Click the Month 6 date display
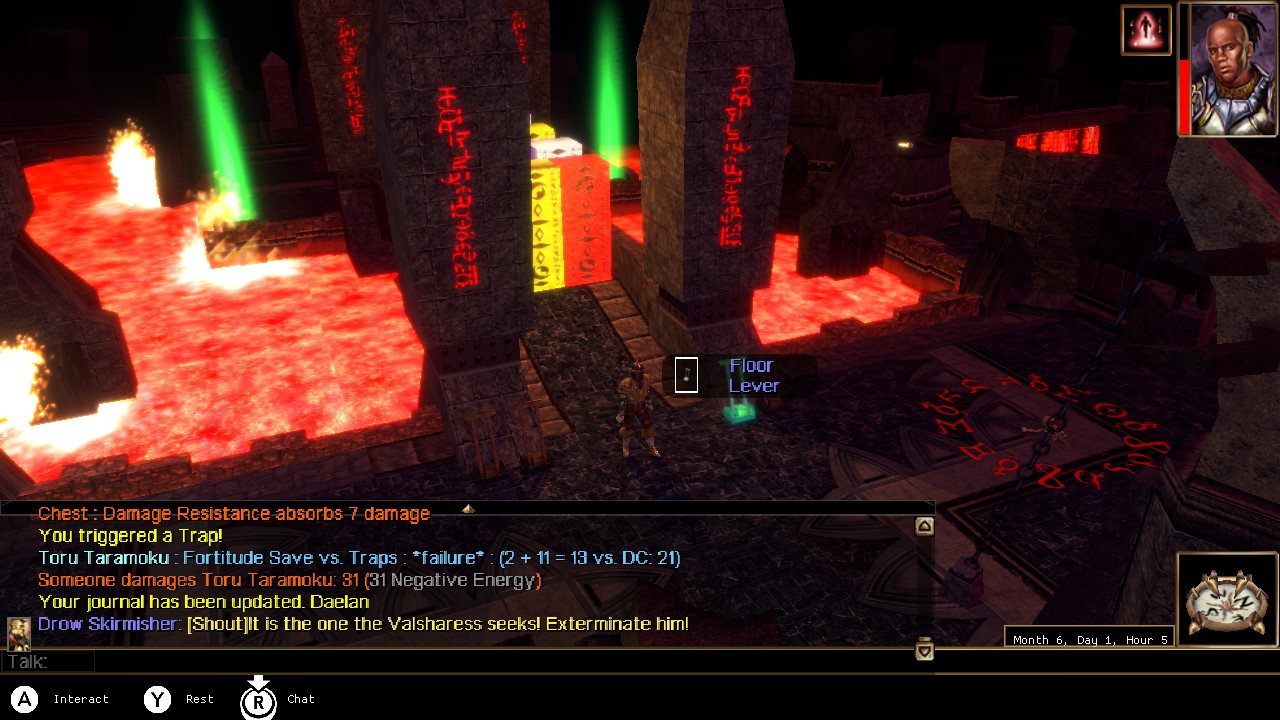1280x720 pixels. tap(1089, 638)
